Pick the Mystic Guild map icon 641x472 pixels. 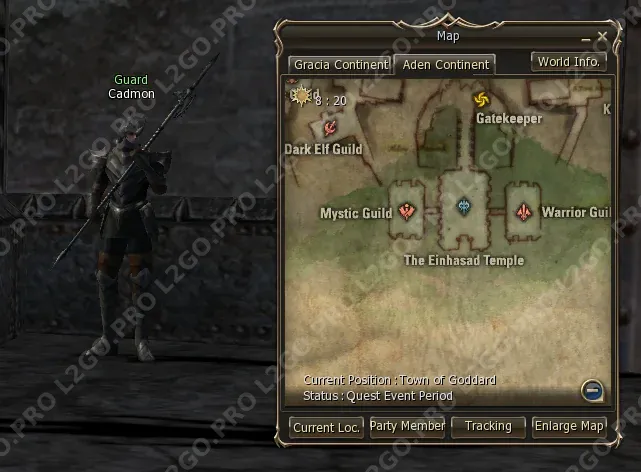(407, 211)
